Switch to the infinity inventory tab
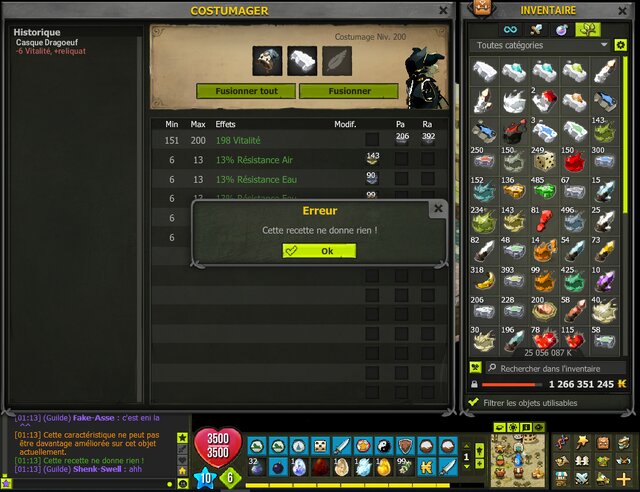The image size is (640, 492). 511,29
